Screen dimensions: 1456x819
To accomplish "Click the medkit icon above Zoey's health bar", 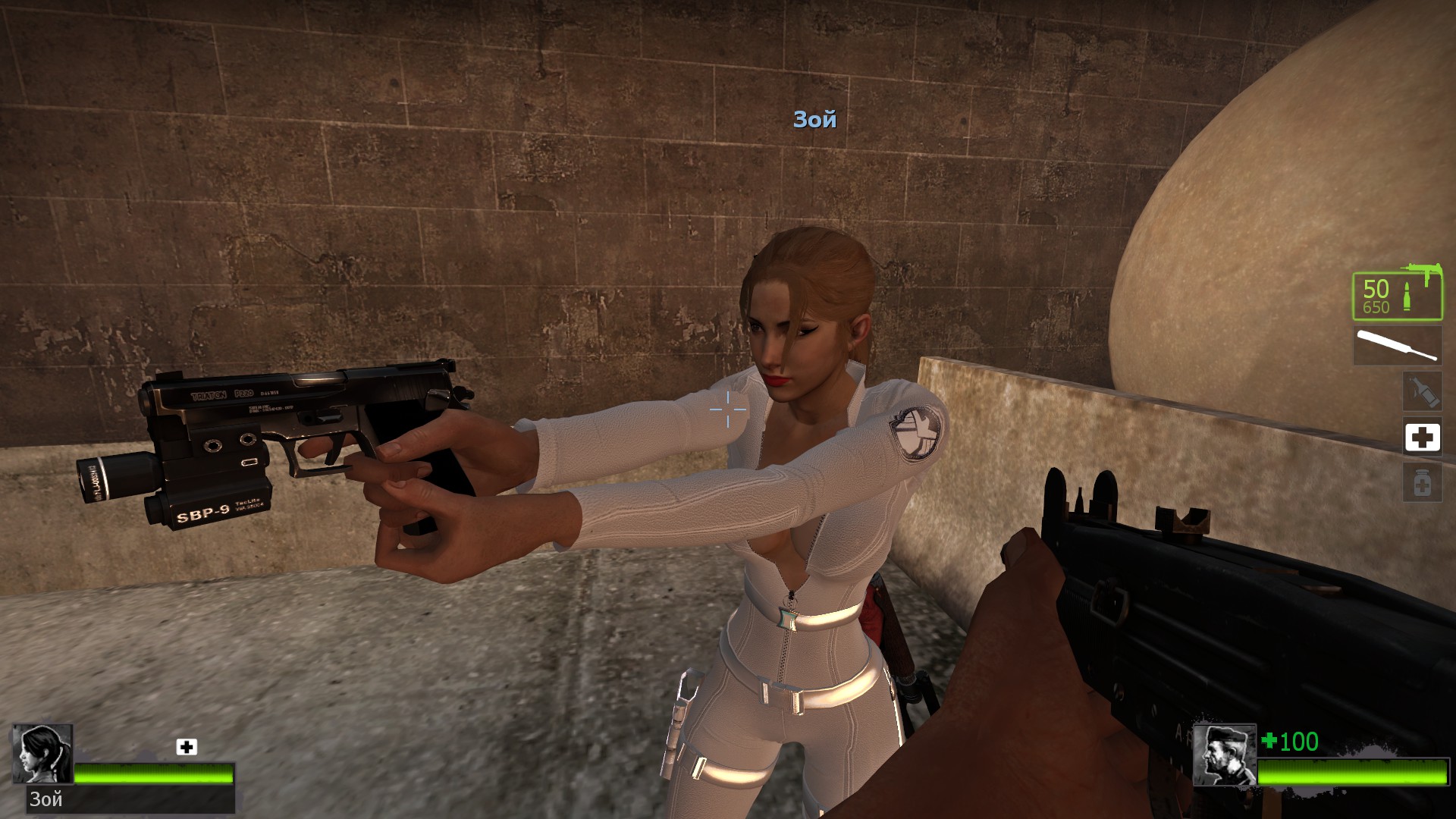I will coord(187,747).
